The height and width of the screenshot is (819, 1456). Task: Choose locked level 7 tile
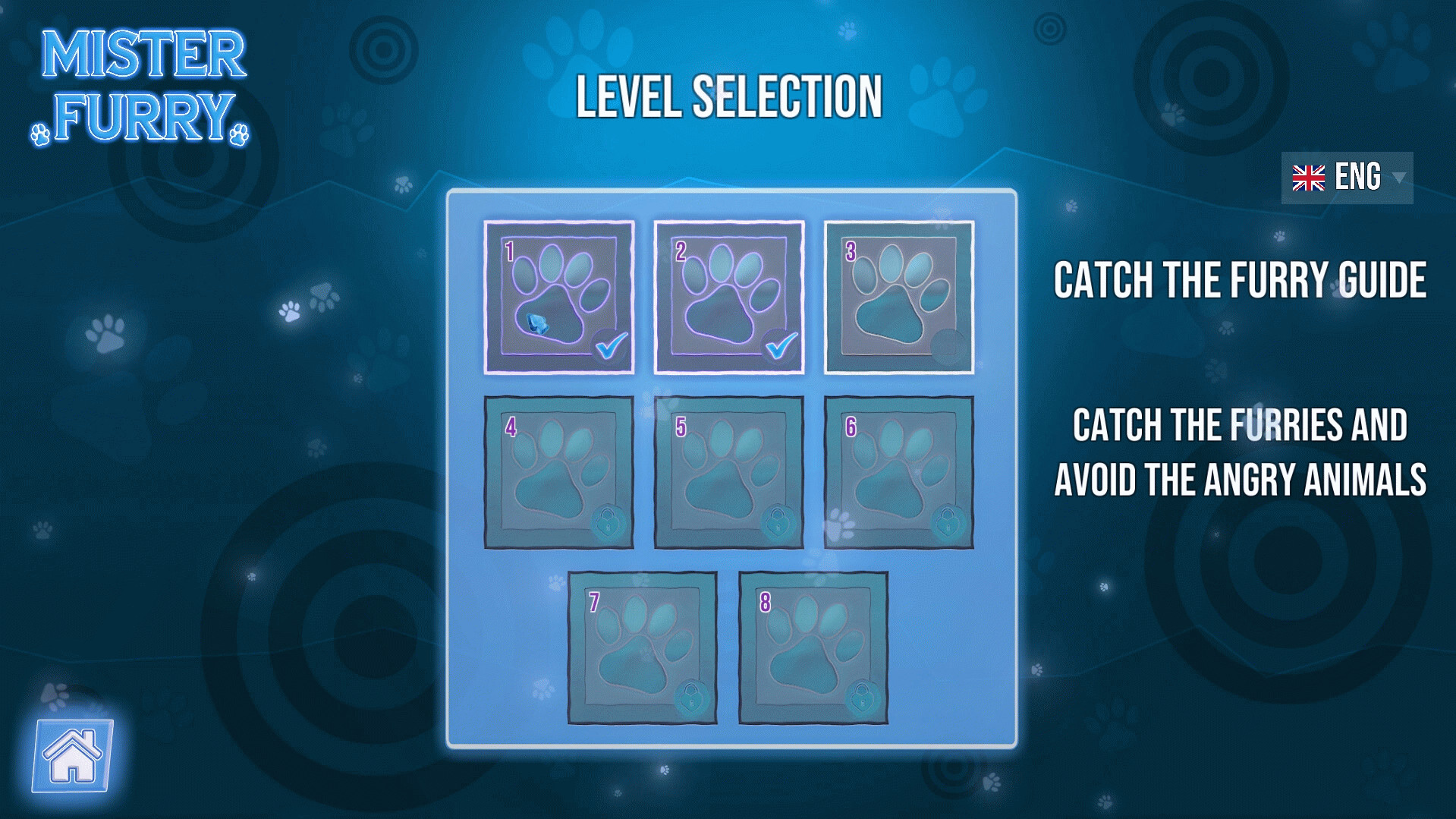[x=643, y=647]
